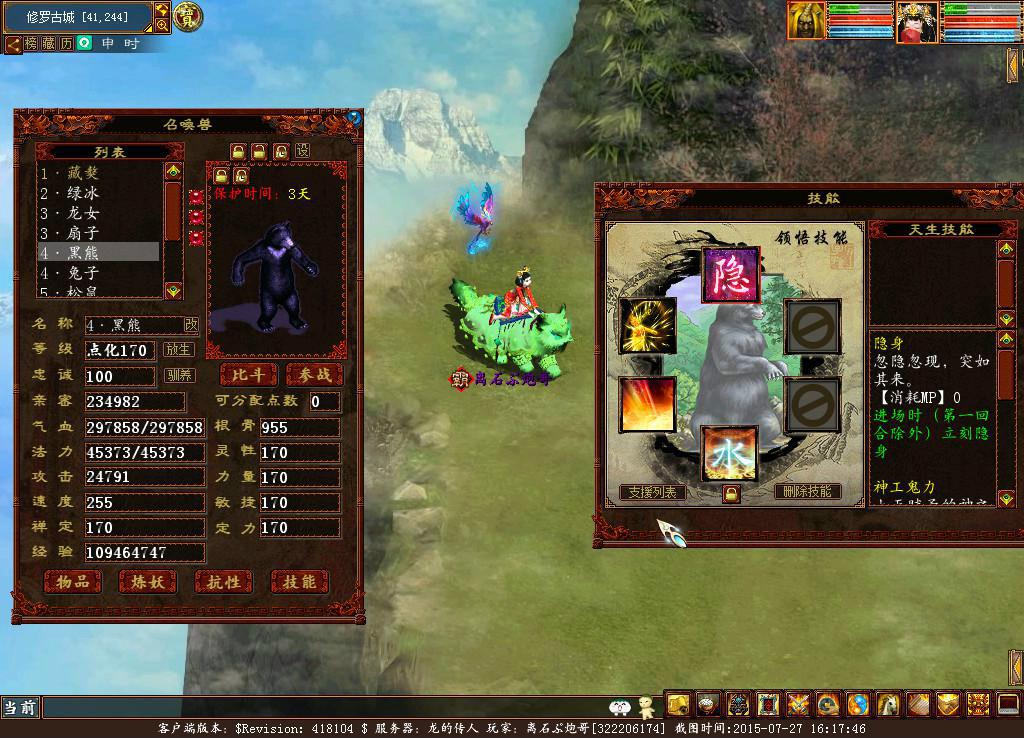
Task: Toggle the 技能 skills button
Action: (299, 581)
